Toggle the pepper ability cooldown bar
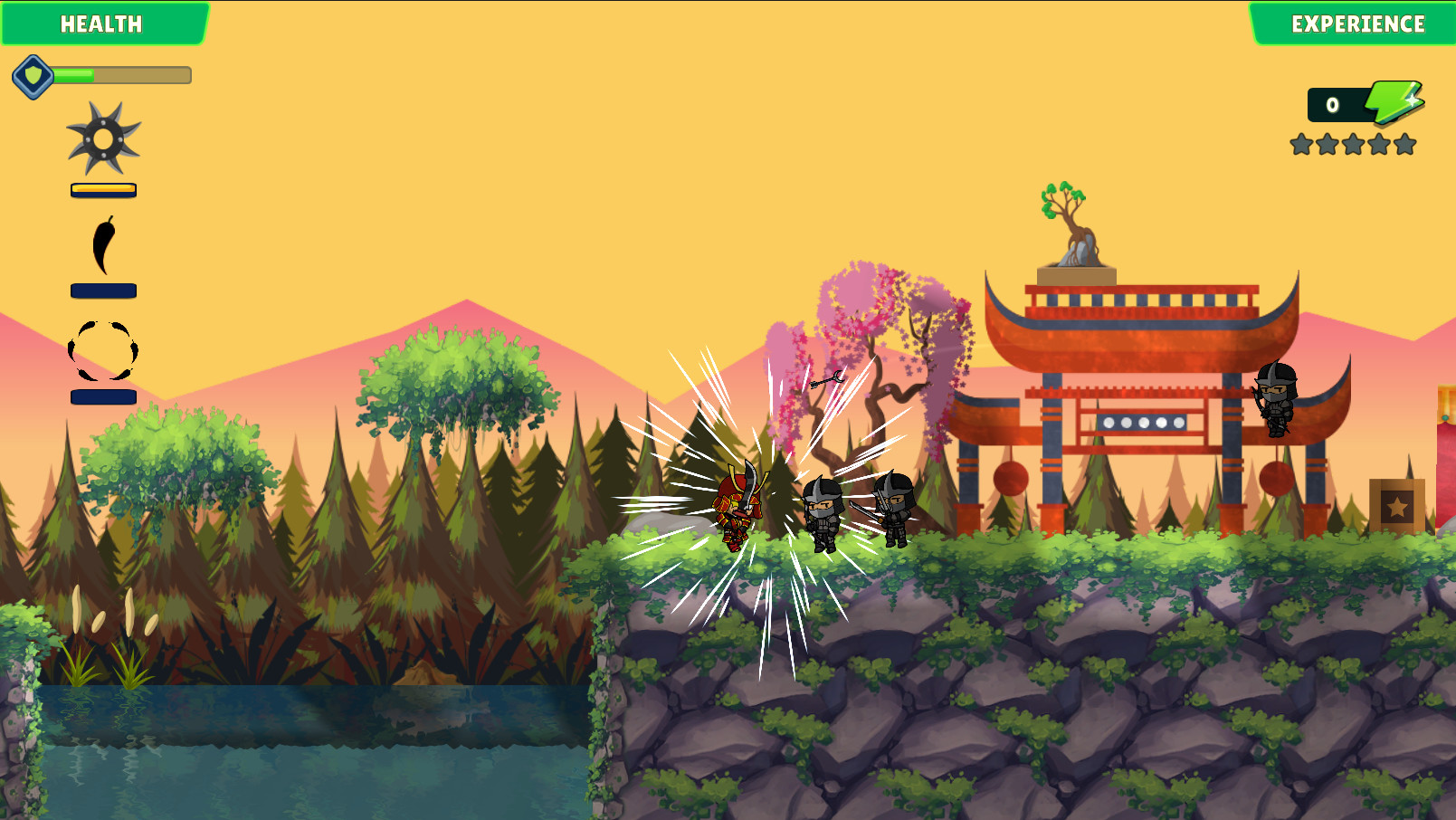Image resolution: width=1456 pixels, height=820 pixels. pos(103,291)
